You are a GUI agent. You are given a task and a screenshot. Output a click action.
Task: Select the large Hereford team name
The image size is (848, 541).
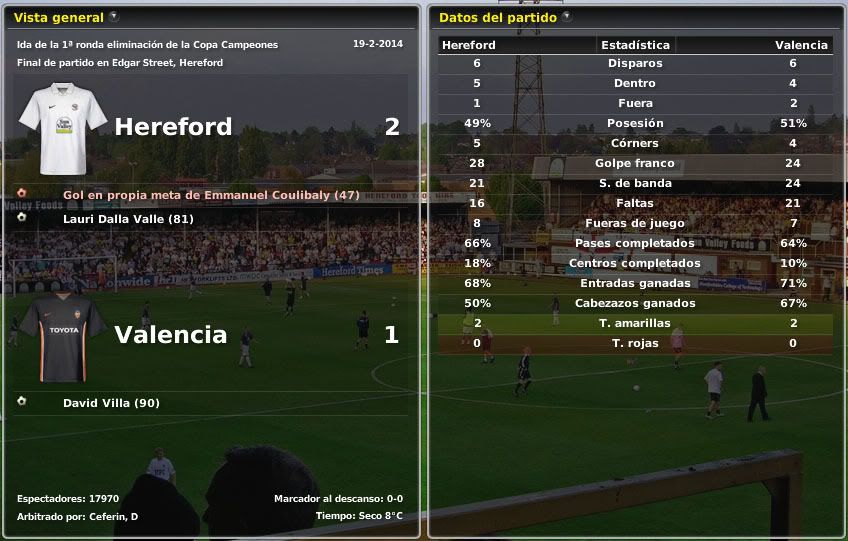173,127
